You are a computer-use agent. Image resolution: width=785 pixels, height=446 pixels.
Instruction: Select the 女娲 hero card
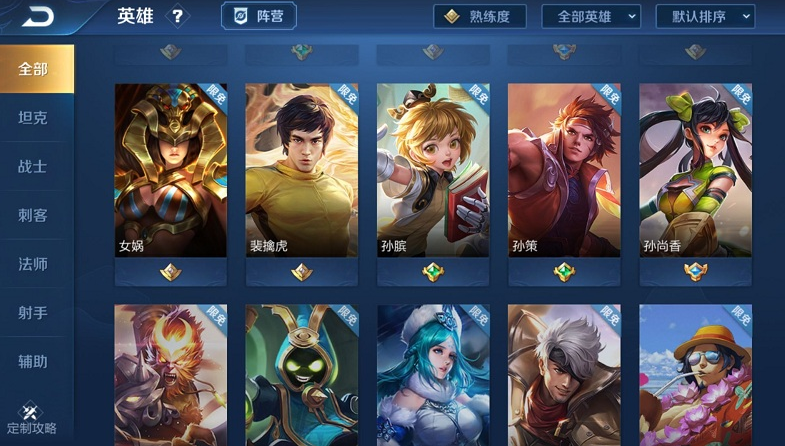coord(171,170)
